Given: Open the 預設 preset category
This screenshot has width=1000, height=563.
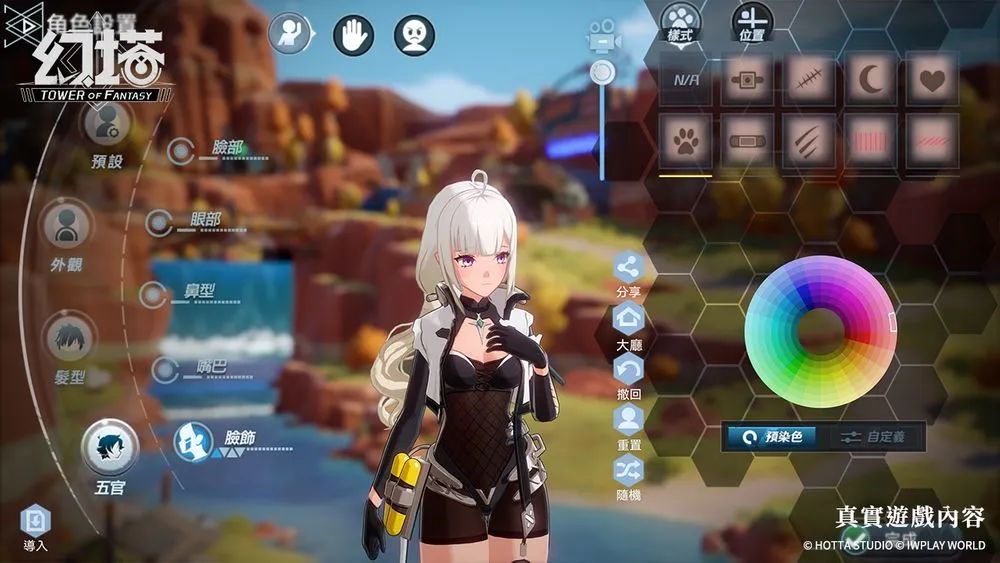Looking at the screenshot, I should pyautogui.click(x=105, y=126).
